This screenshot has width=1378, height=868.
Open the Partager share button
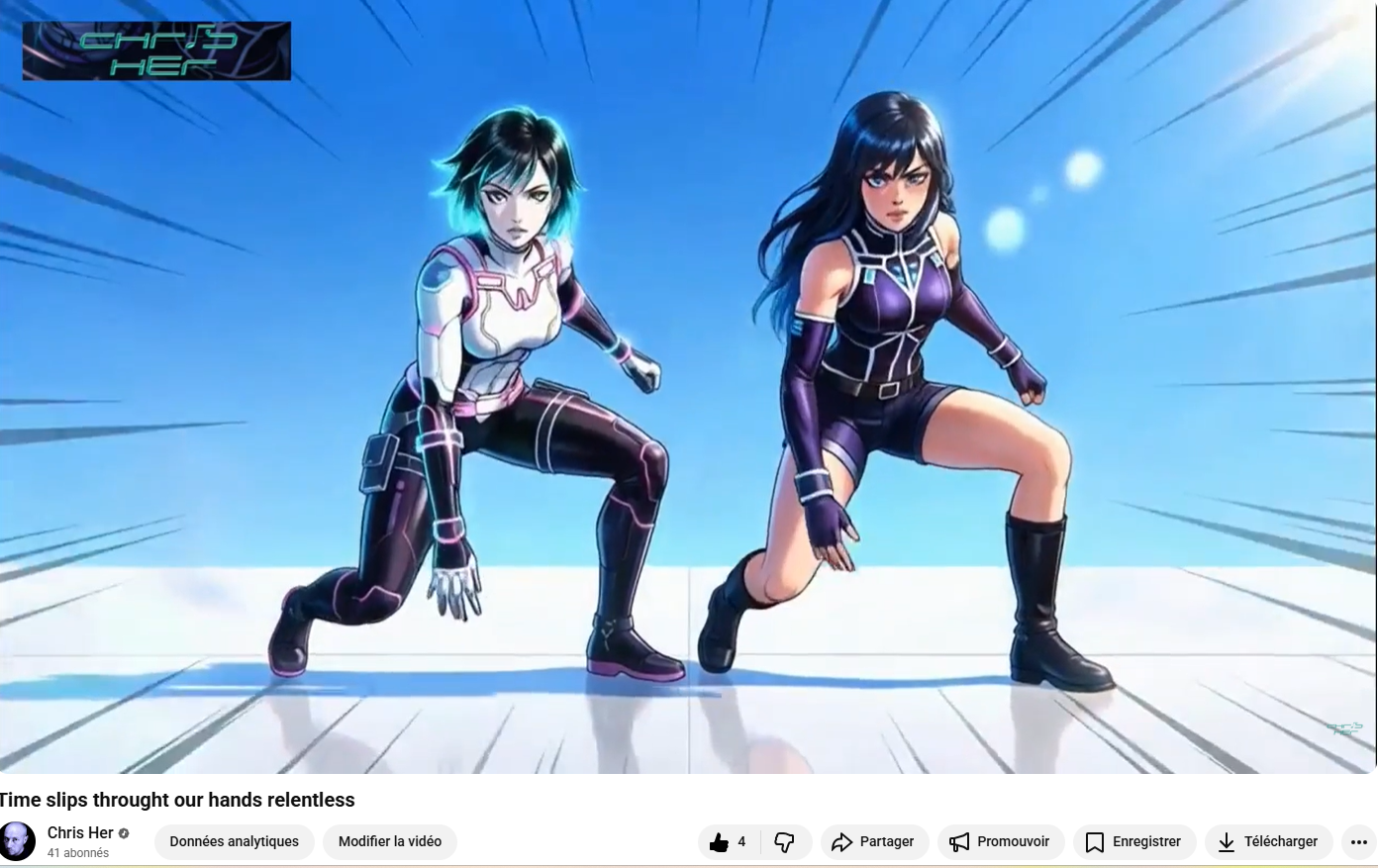(x=873, y=842)
